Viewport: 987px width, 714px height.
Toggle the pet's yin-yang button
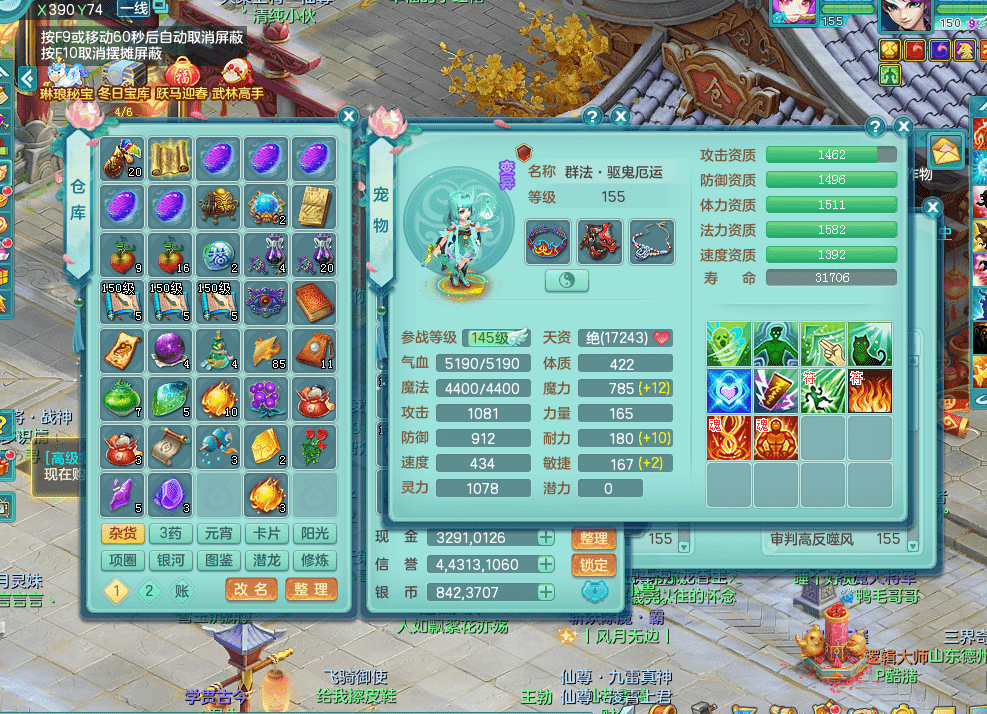click(x=566, y=281)
